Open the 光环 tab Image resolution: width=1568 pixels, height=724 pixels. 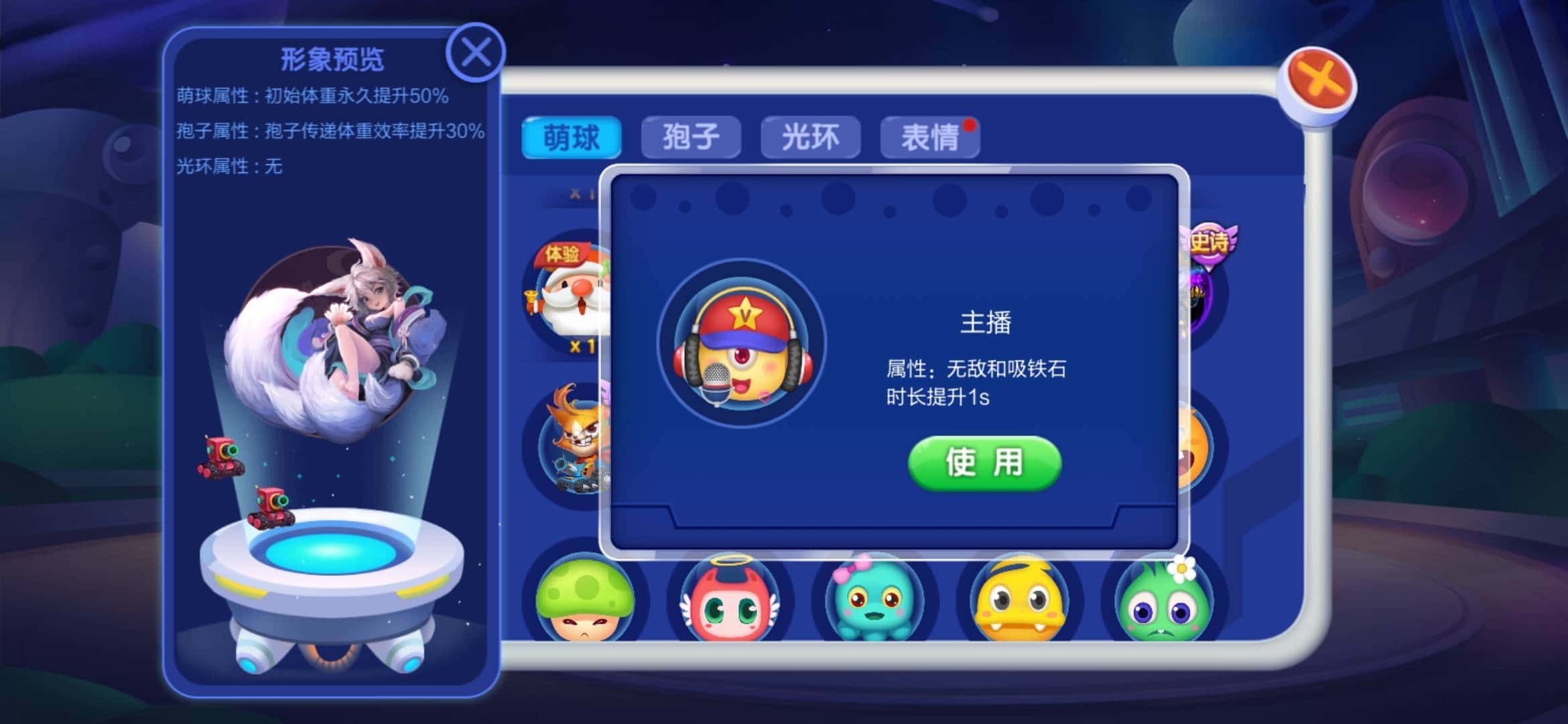tap(811, 136)
